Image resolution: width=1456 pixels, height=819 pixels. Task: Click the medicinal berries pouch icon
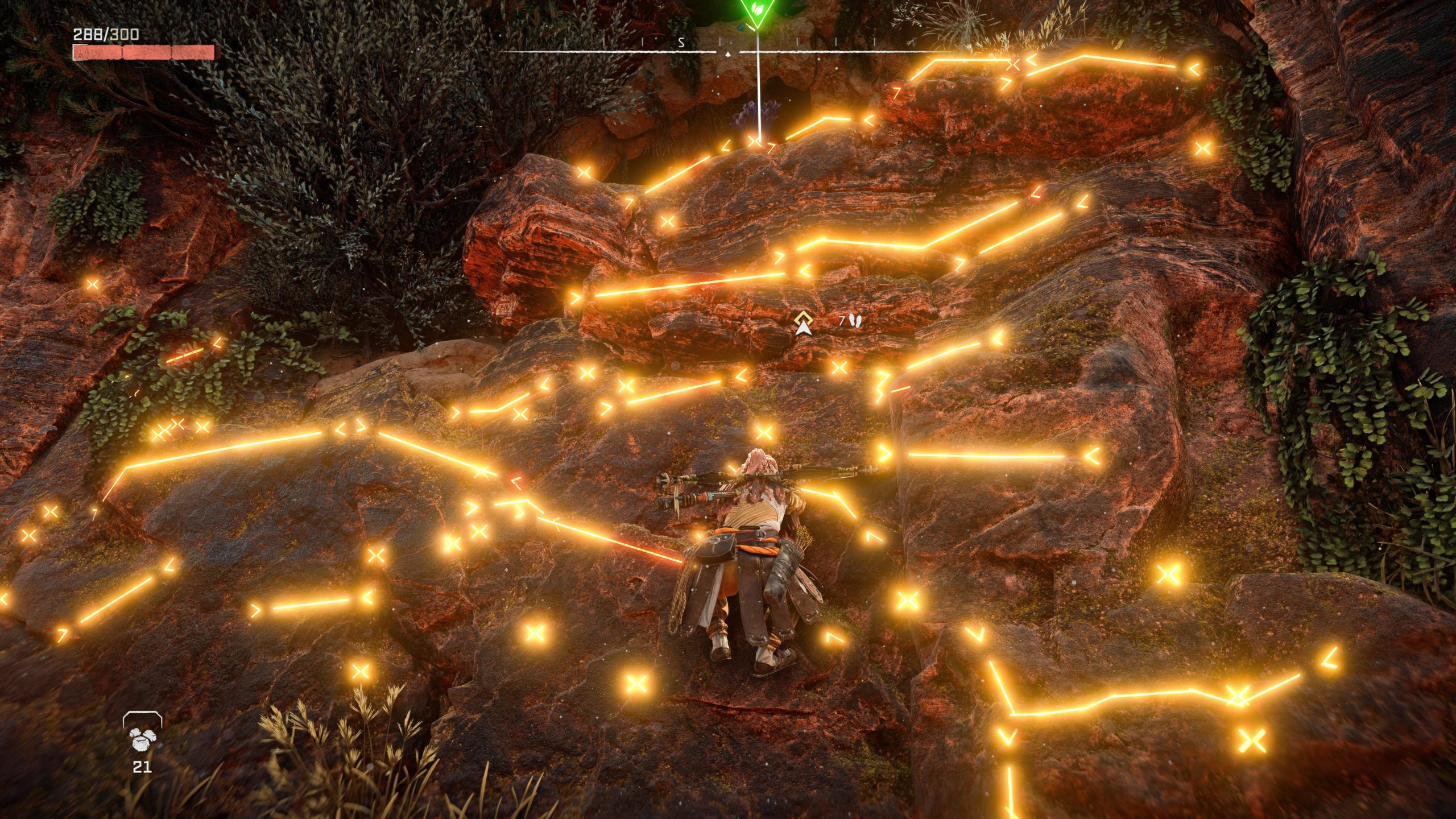[x=141, y=738]
